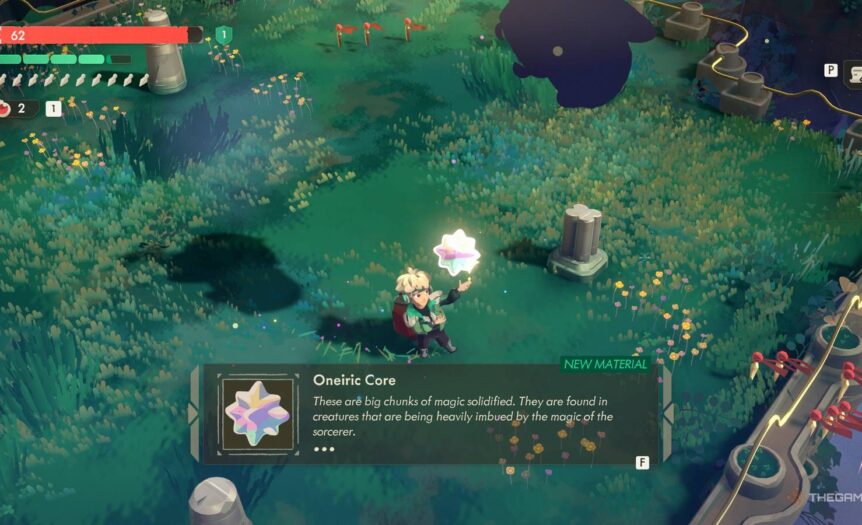The image size is (862, 525).
Task: Click the left arrow on material panel
Action: tap(194, 414)
